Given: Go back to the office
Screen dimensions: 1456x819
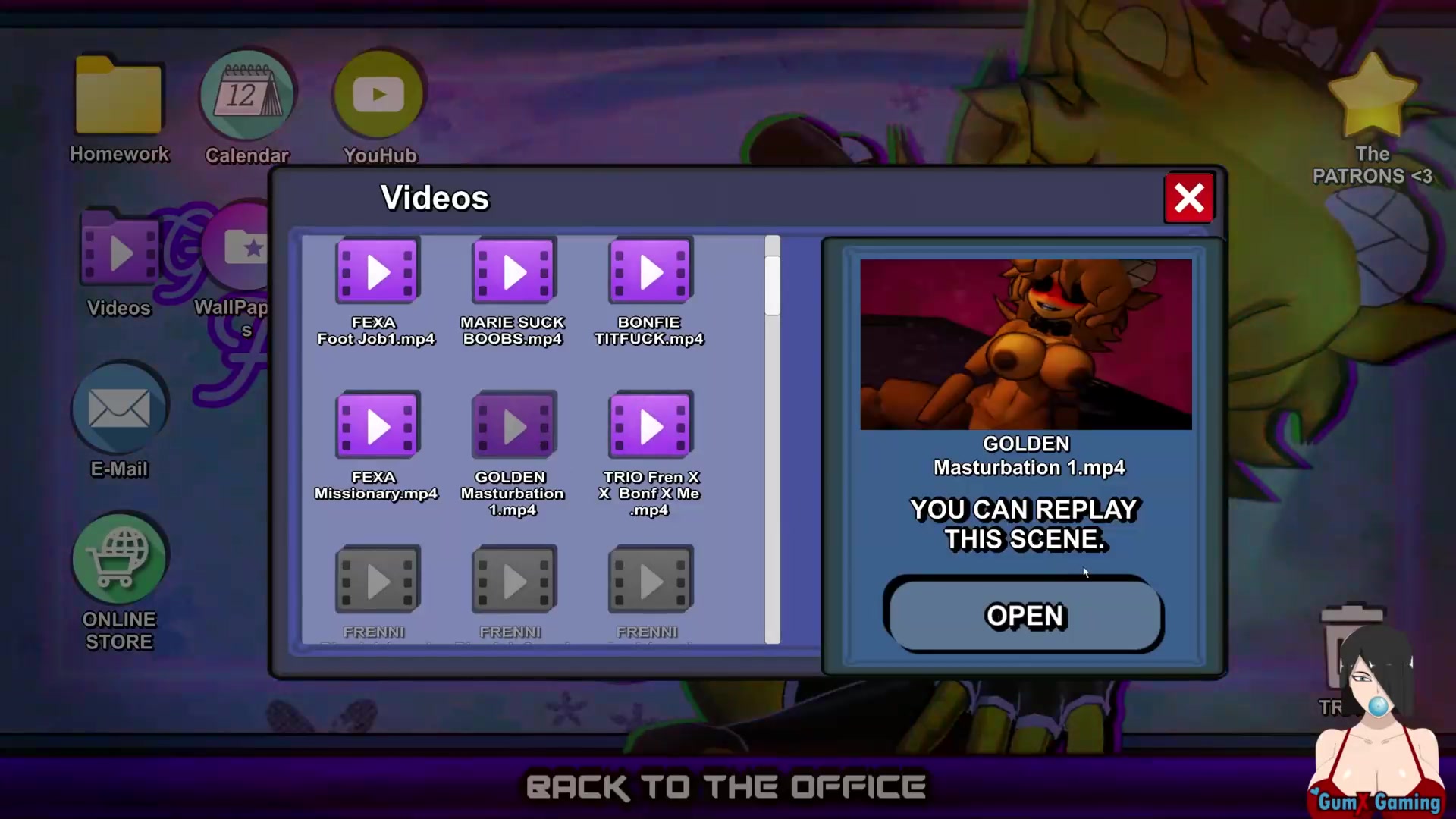Looking at the screenshot, I should click(726, 787).
